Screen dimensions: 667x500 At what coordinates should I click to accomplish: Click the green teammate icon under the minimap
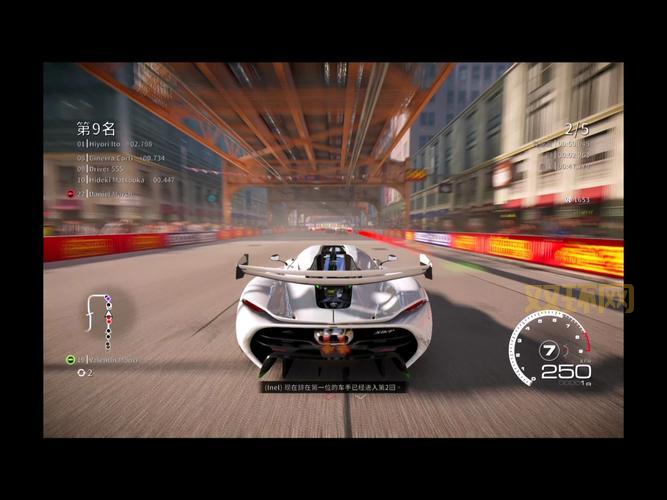click(70, 359)
